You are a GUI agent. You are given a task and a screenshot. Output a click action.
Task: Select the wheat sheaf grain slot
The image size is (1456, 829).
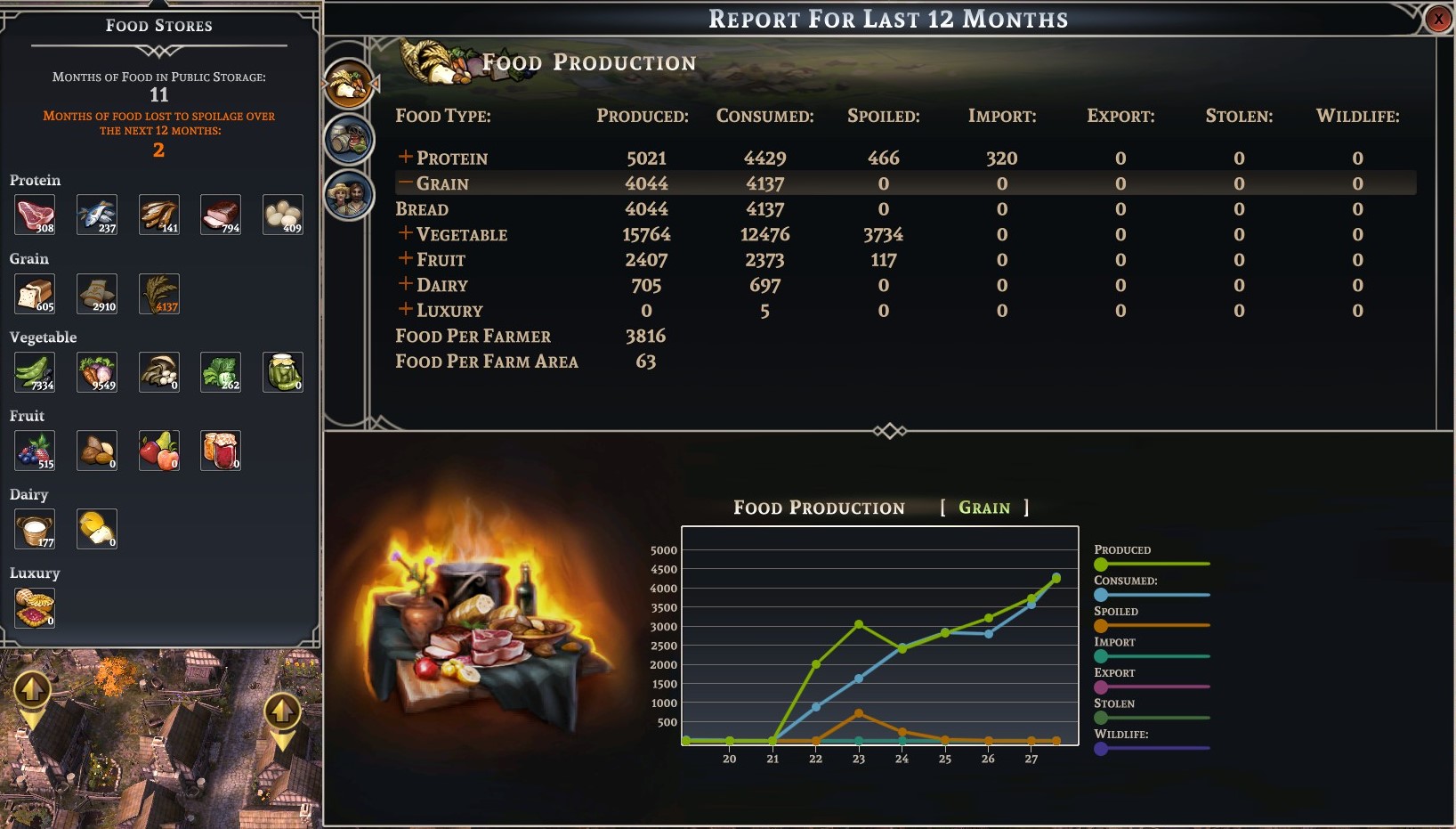159,294
